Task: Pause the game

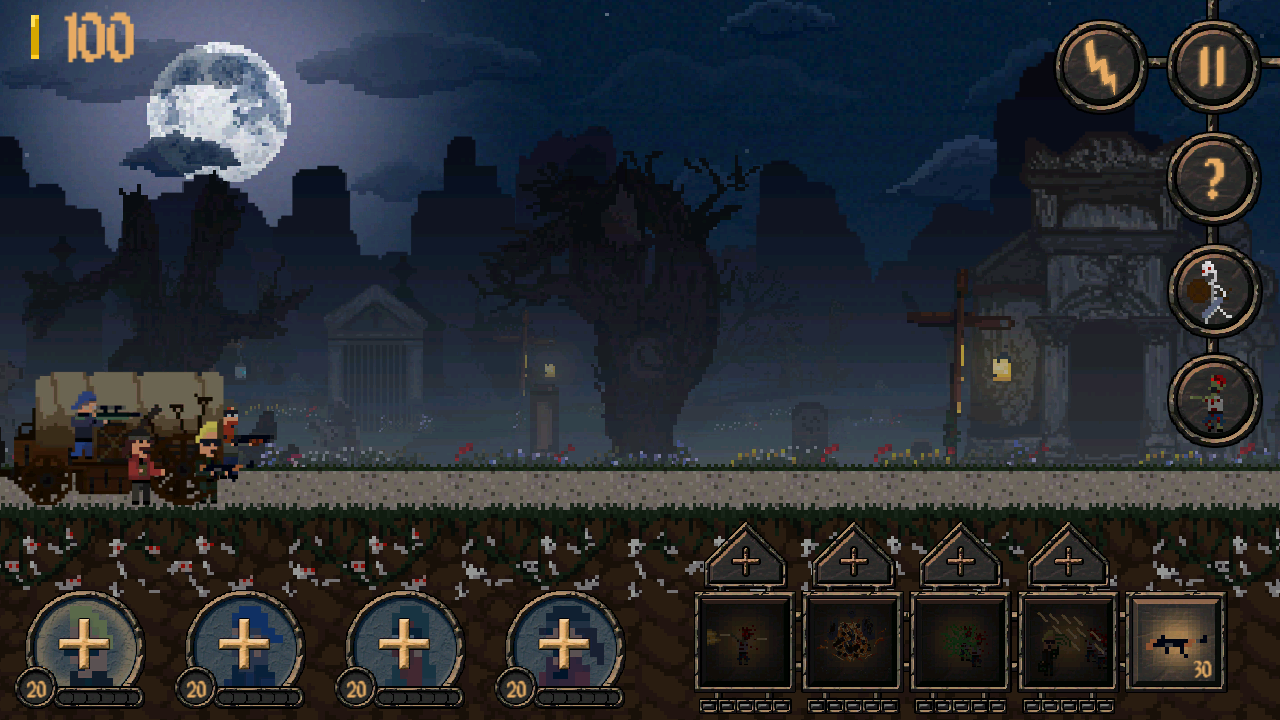Action: (1212, 66)
